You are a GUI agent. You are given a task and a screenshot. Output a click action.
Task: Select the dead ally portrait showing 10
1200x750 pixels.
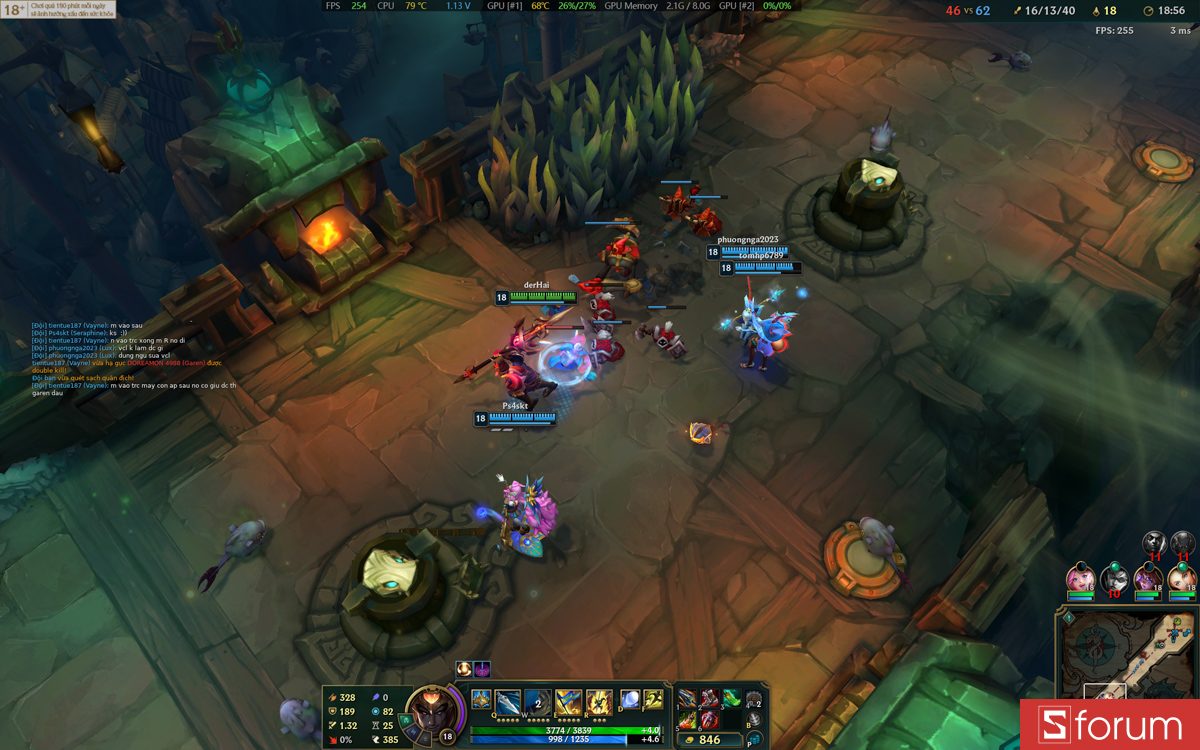point(1114,578)
